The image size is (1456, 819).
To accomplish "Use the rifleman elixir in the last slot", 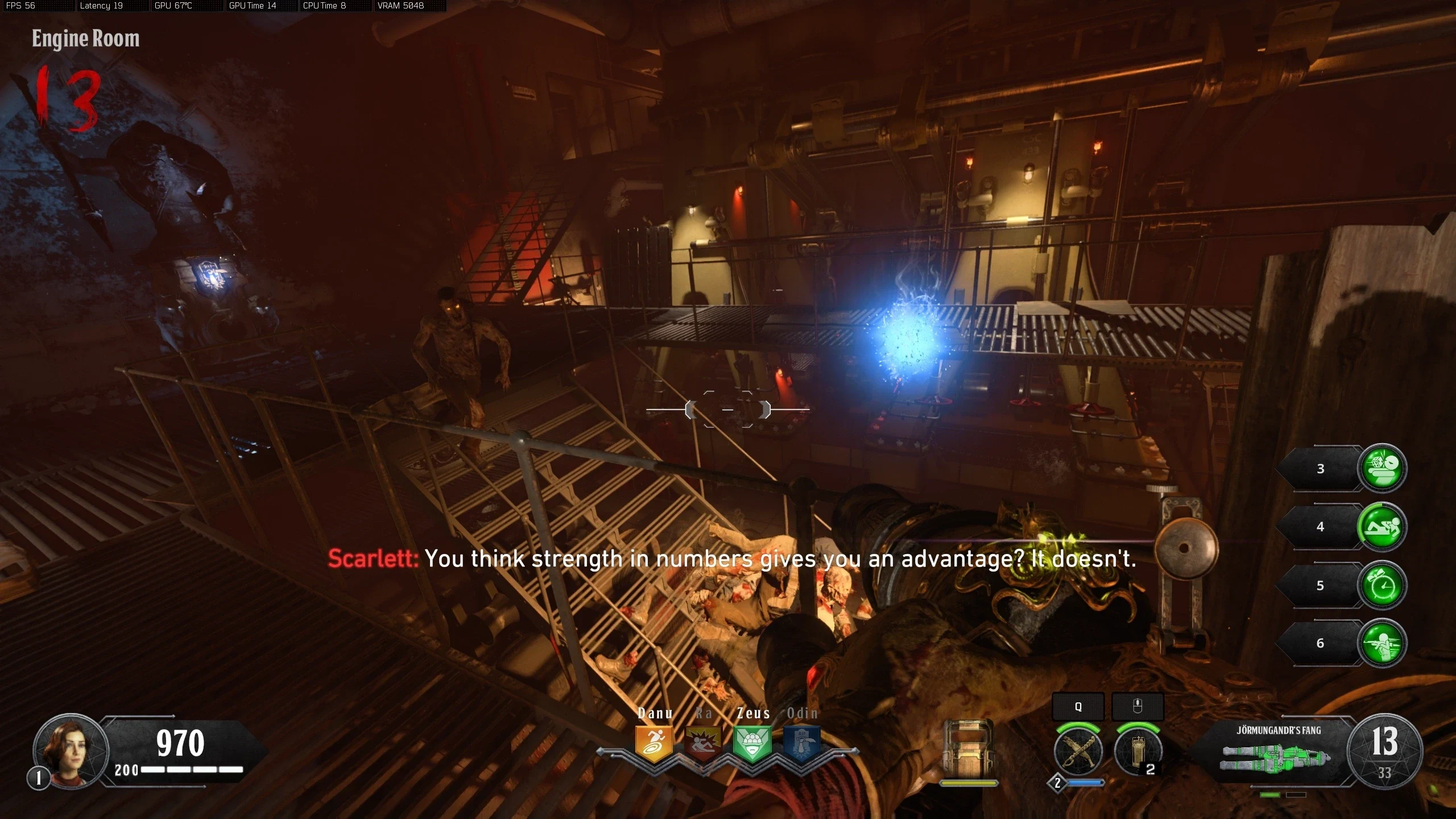I will (x=1382, y=643).
